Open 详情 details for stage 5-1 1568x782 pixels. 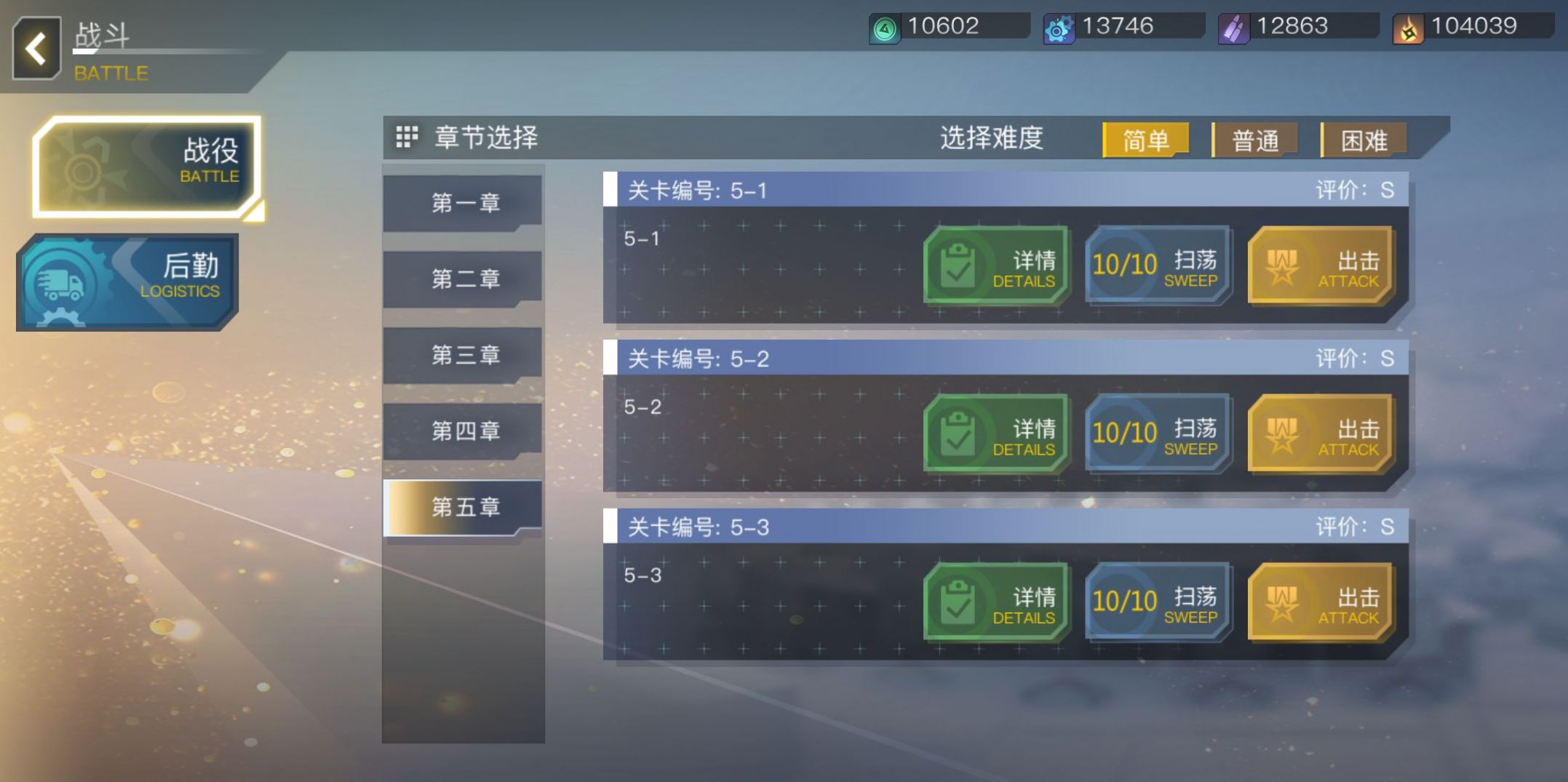click(995, 266)
